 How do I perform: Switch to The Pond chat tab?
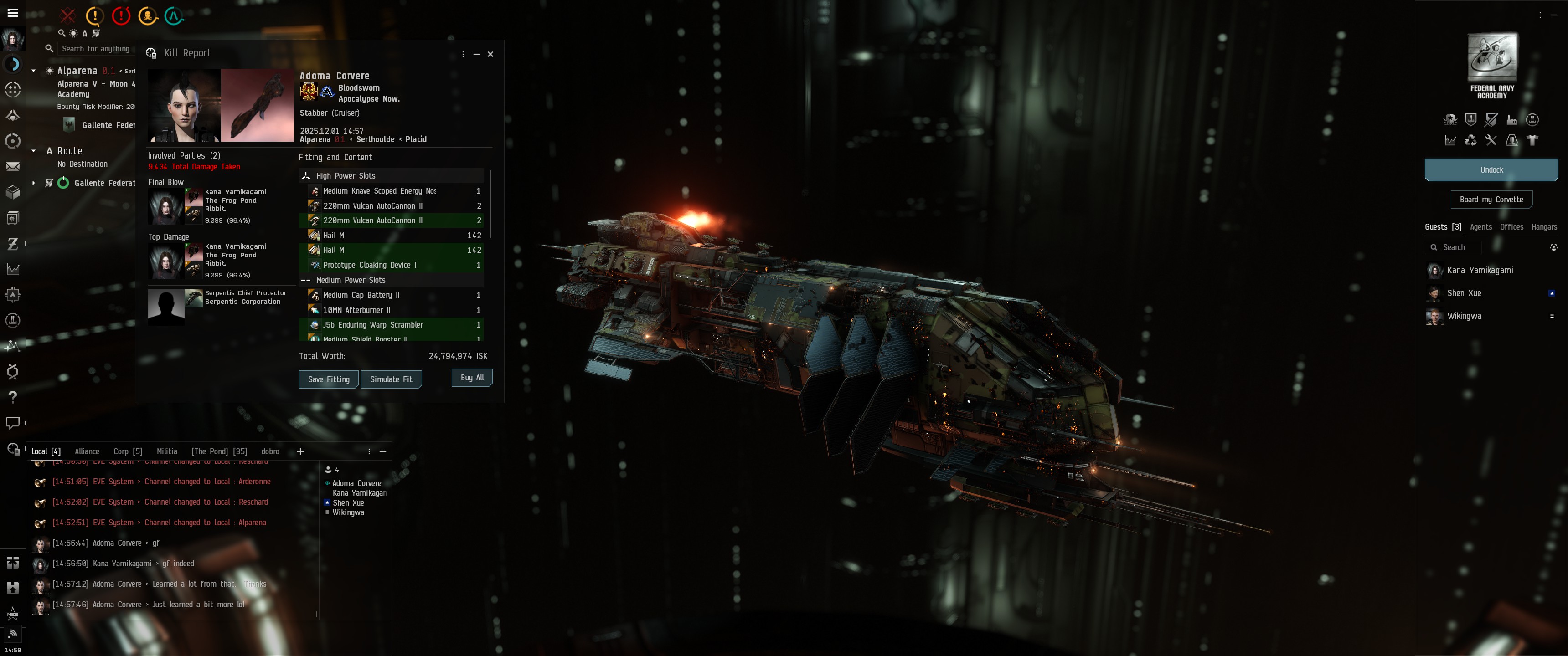click(x=218, y=451)
